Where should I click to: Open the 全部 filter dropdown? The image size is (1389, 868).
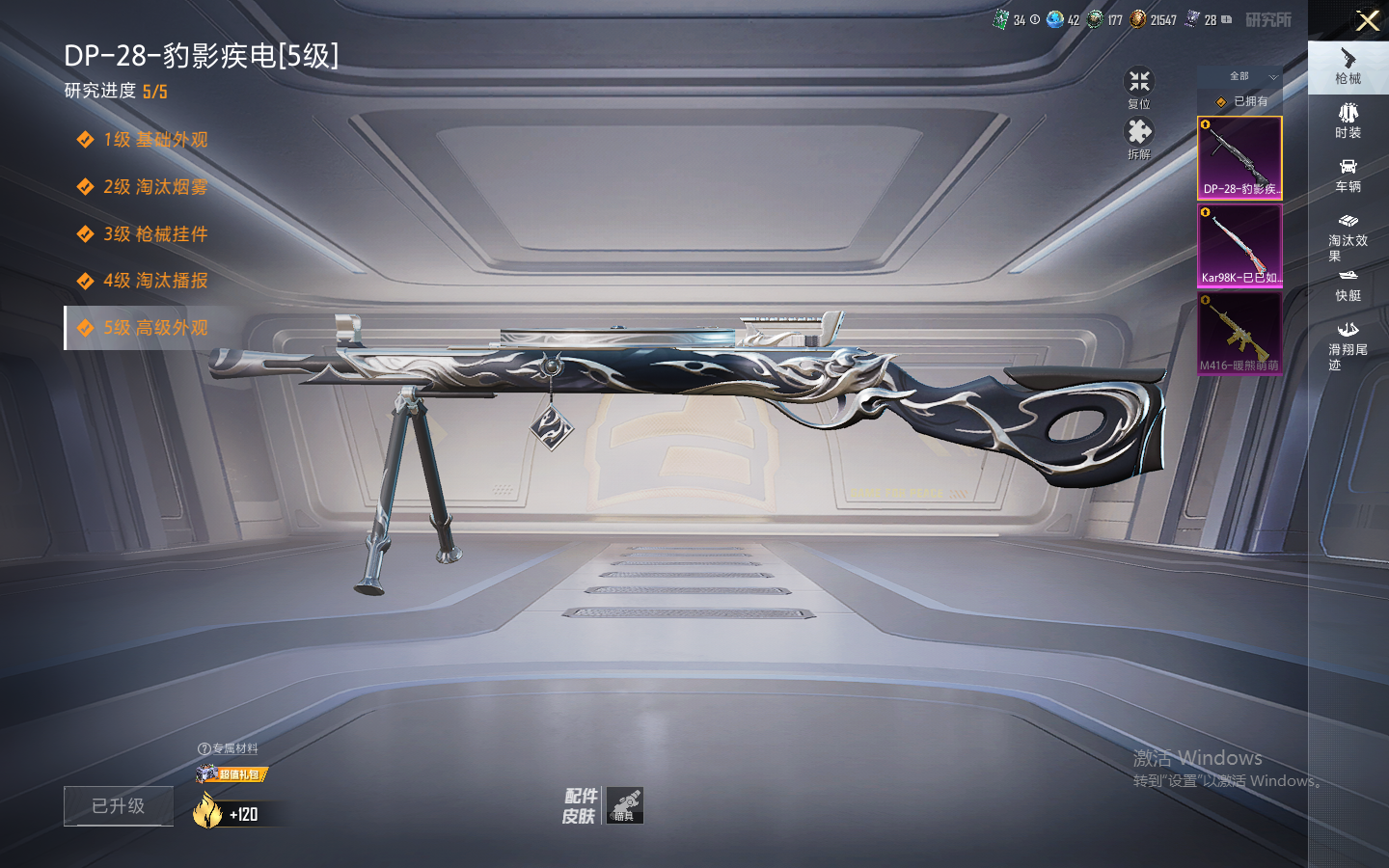(x=1250, y=76)
